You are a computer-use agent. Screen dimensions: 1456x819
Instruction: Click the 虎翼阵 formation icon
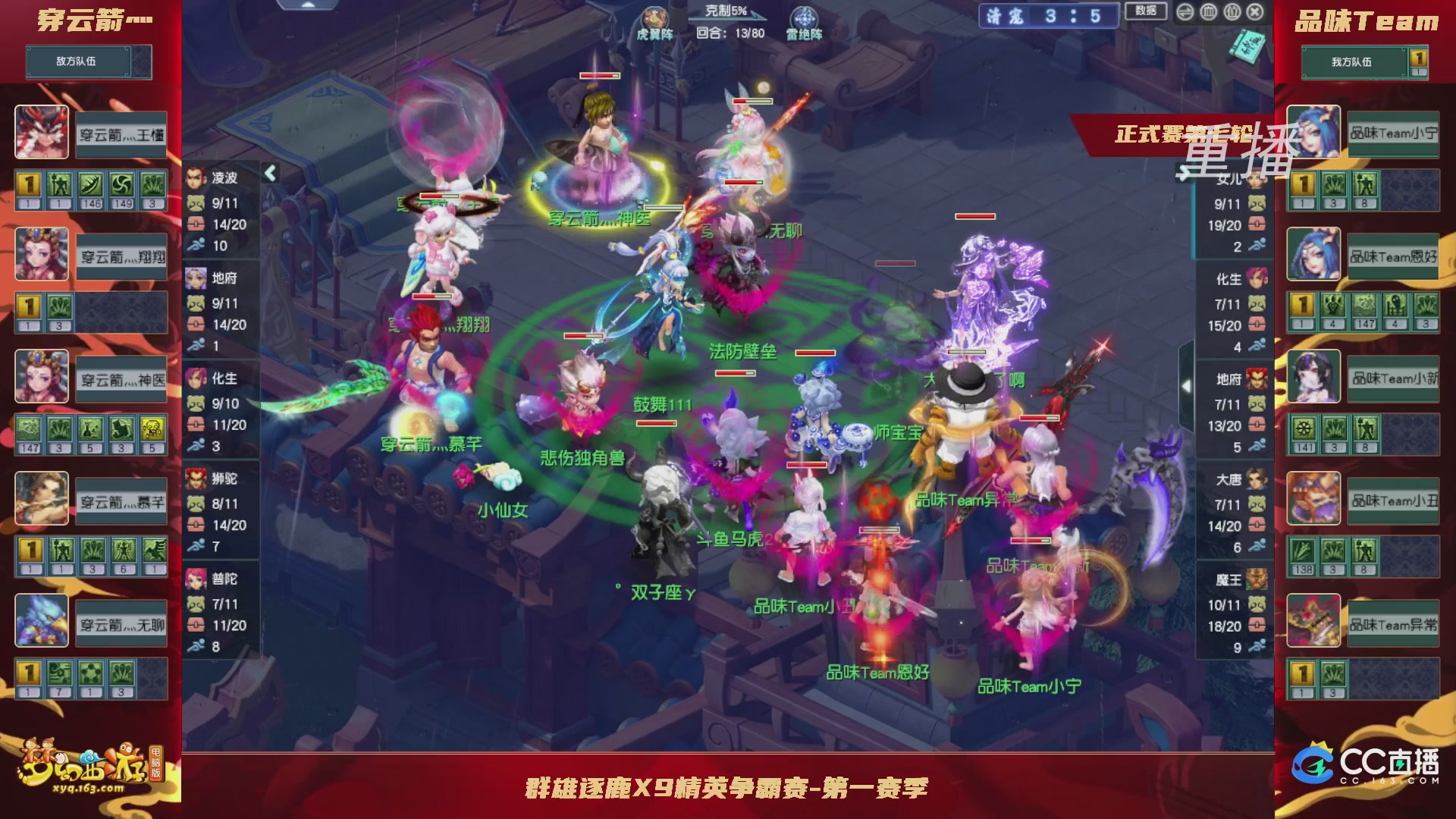(x=657, y=17)
